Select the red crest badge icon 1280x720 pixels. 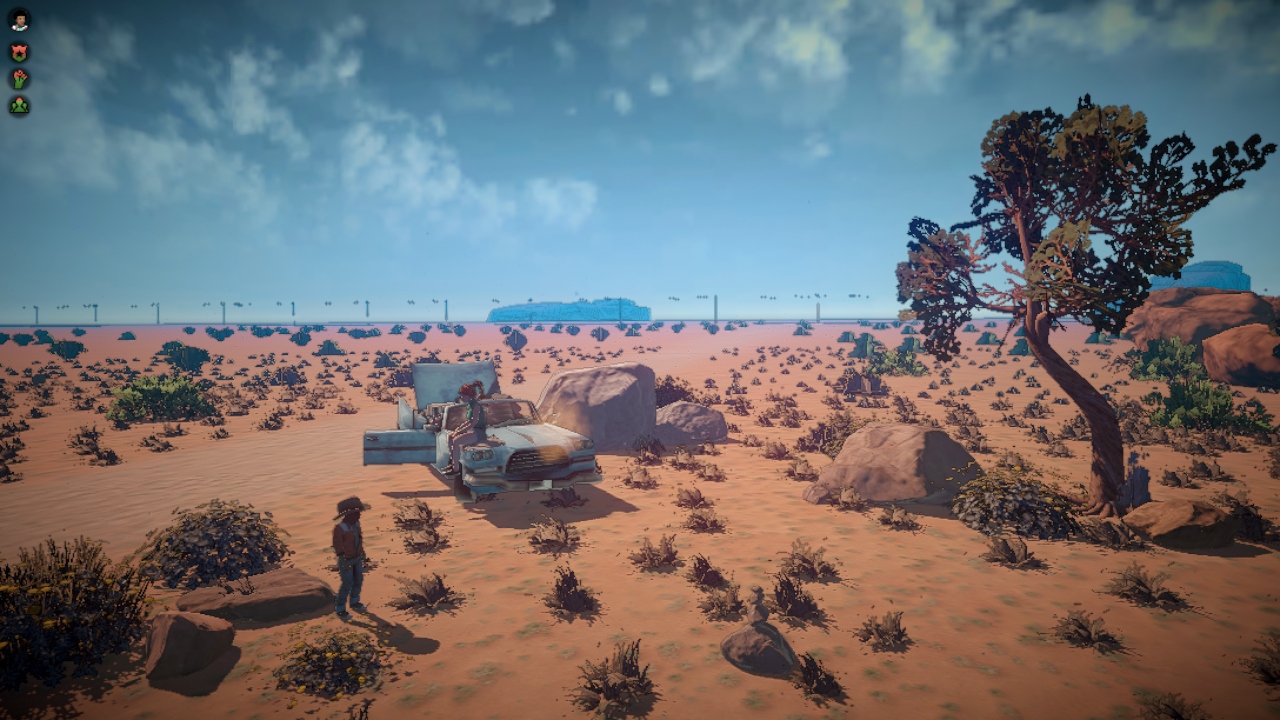tap(19, 52)
